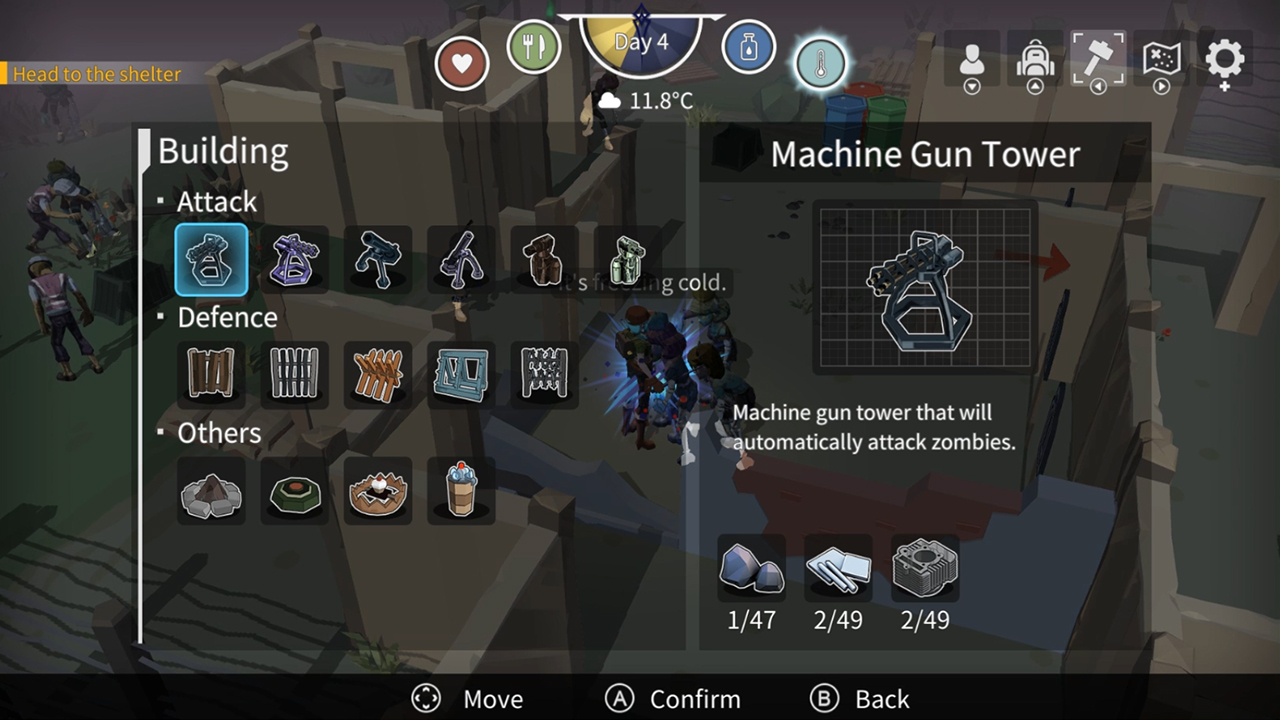Select the Machine Gun Tower blueprint
1280x720 pixels.
click(211, 259)
